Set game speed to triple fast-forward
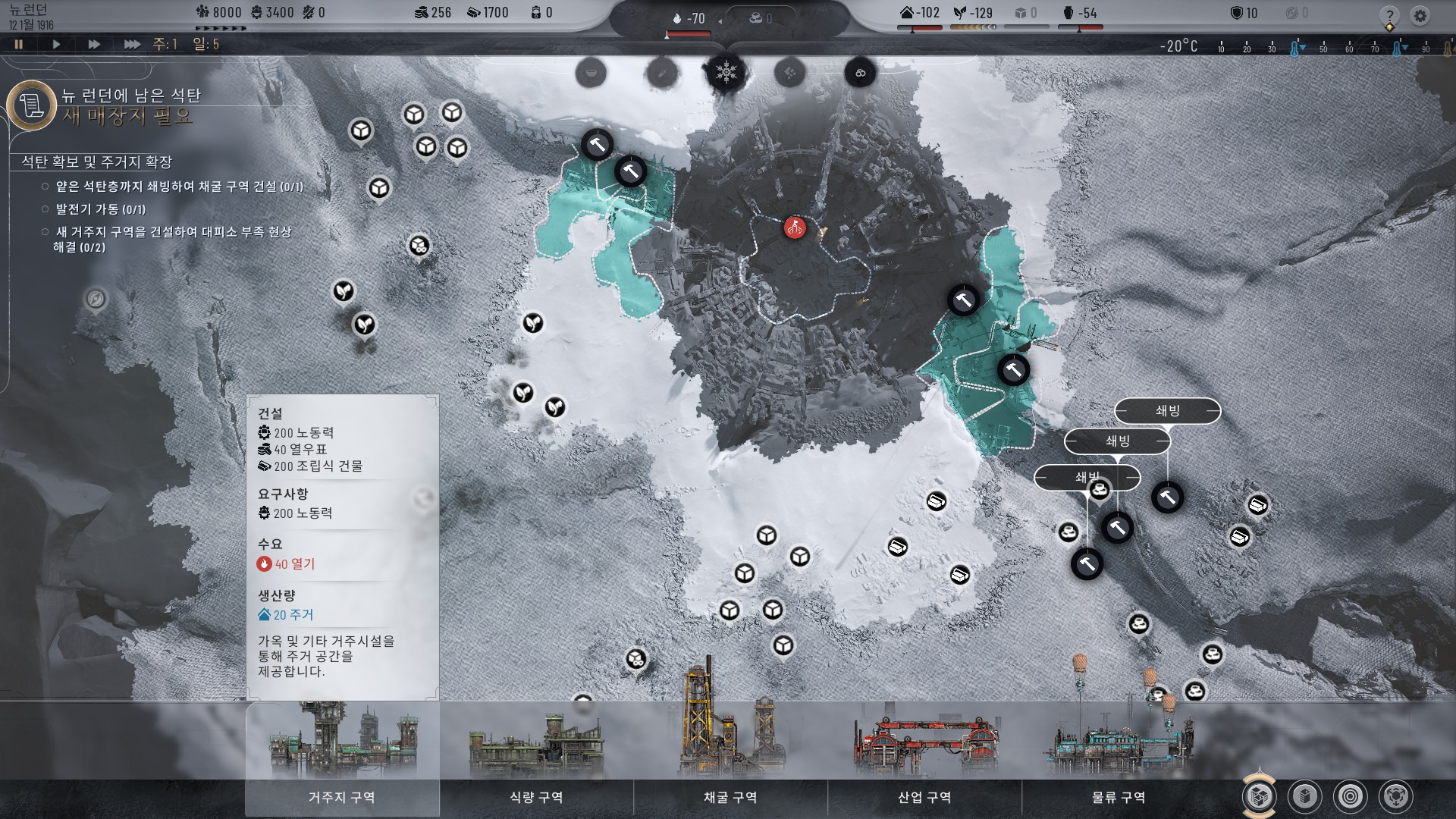This screenshot has width=1456, height=819. [132, 45]
